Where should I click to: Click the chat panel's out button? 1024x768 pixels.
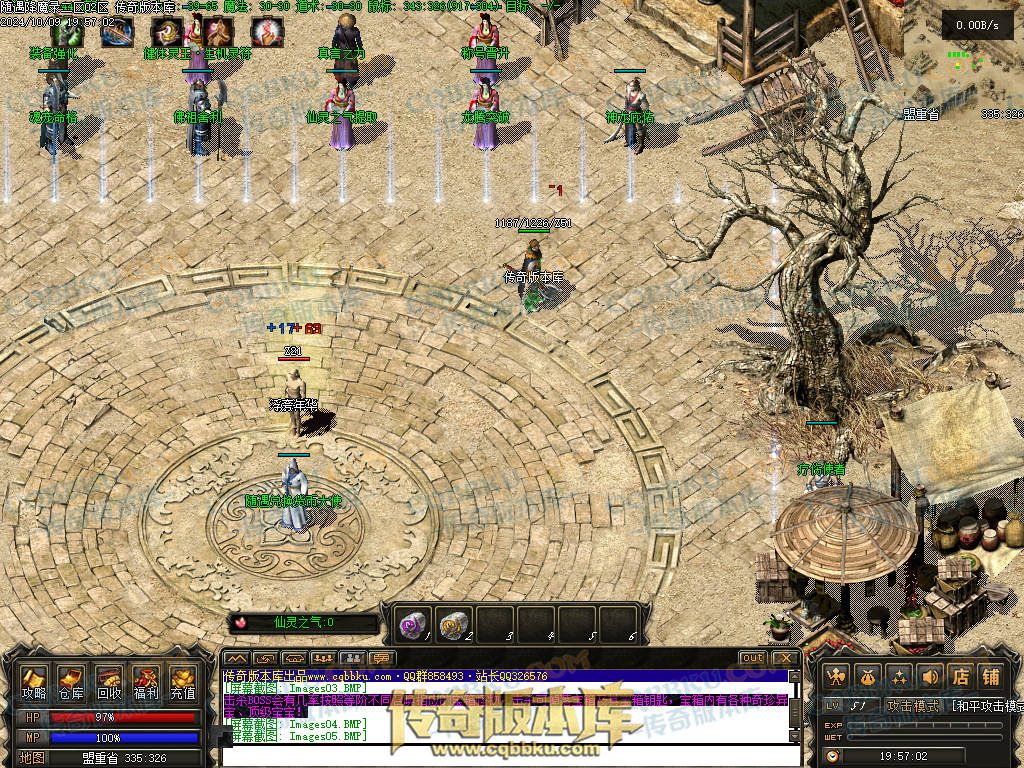coord(753,658)
